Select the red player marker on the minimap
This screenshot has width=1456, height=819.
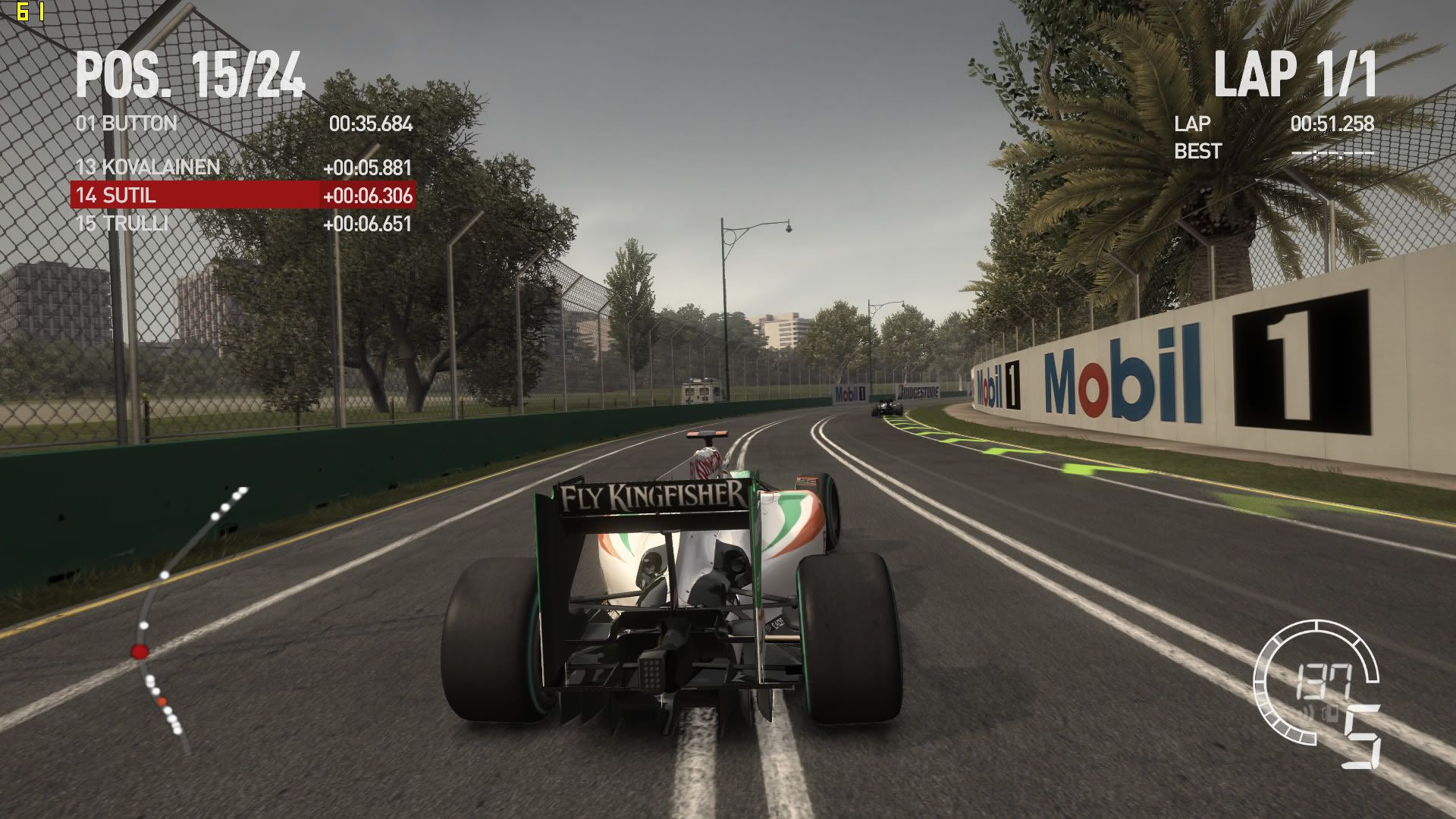tap(140, 651)
